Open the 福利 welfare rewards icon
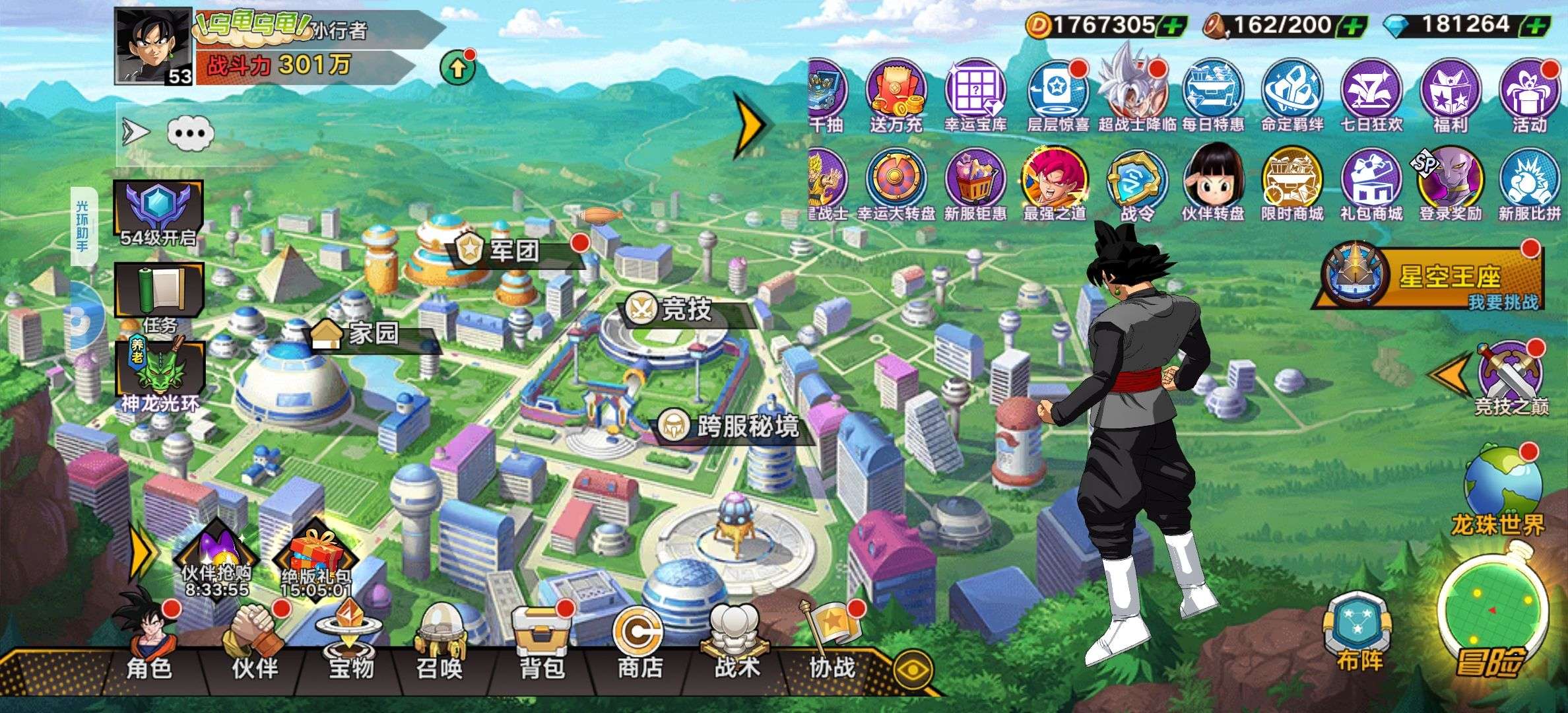Image resolution: width=1568 pixels, height=713 pixels. click(1450, 94)
